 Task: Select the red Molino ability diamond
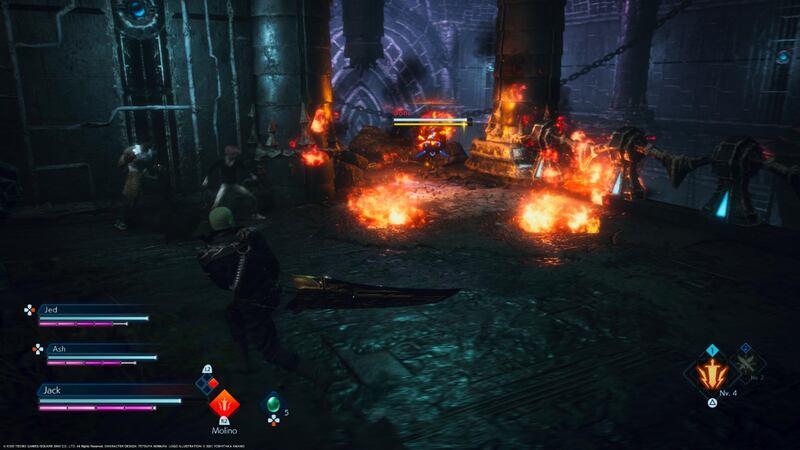(224, 404)
